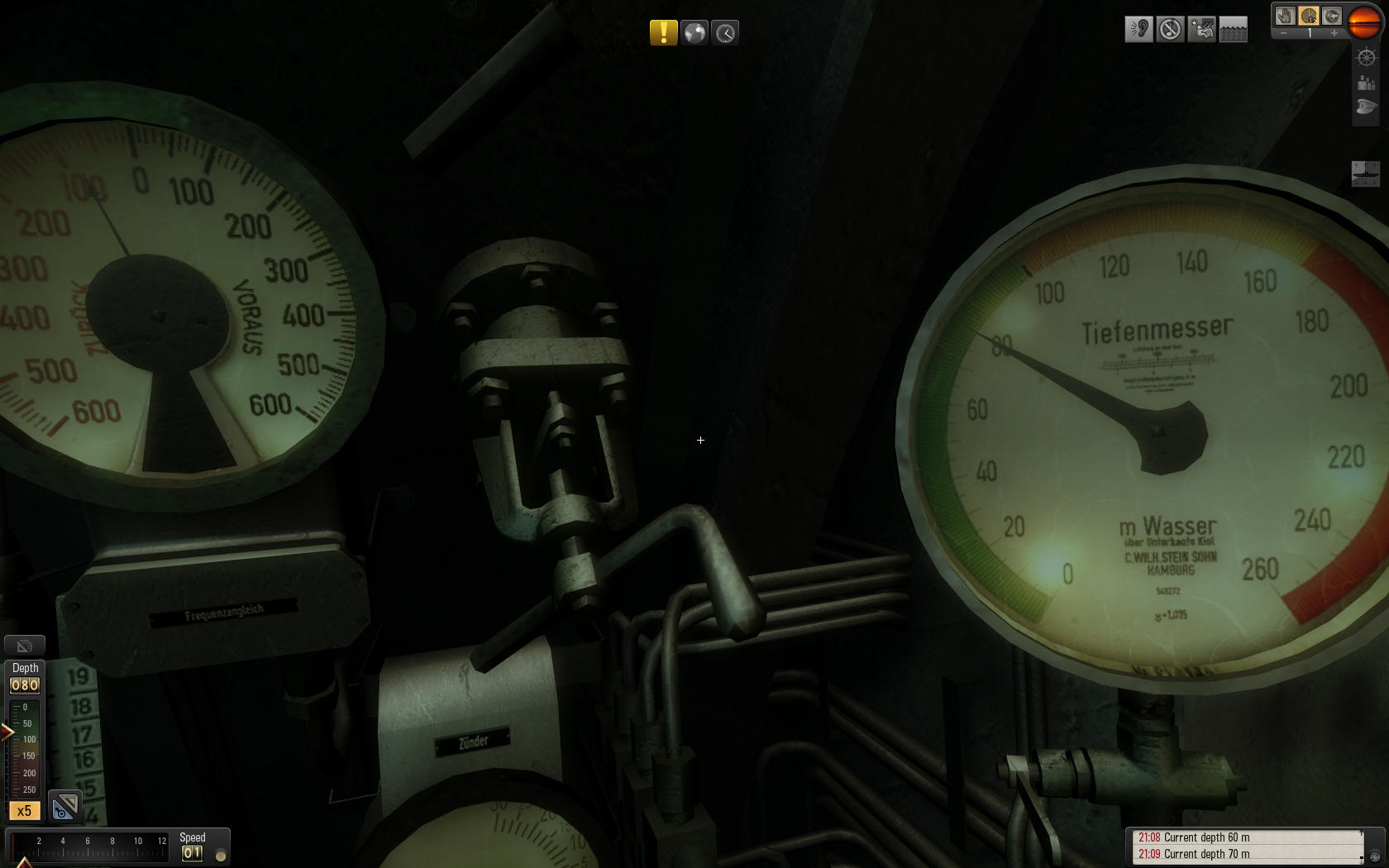This screenshot has height=868, width=1389.
Task: Click the clock icon in top bar
Action: point(725,33)
